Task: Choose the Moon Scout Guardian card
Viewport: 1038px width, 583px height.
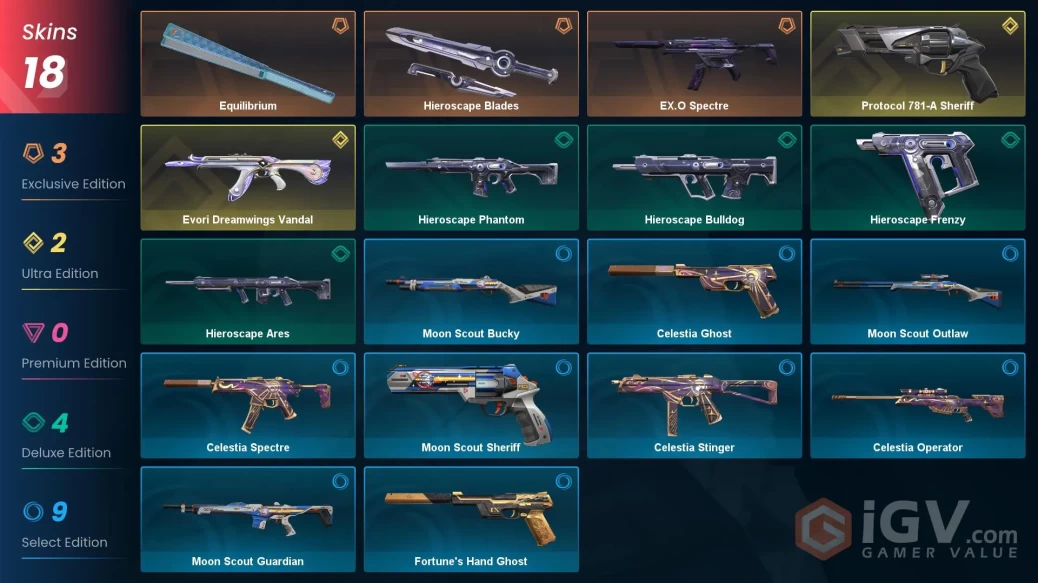Action: point(248,520)
